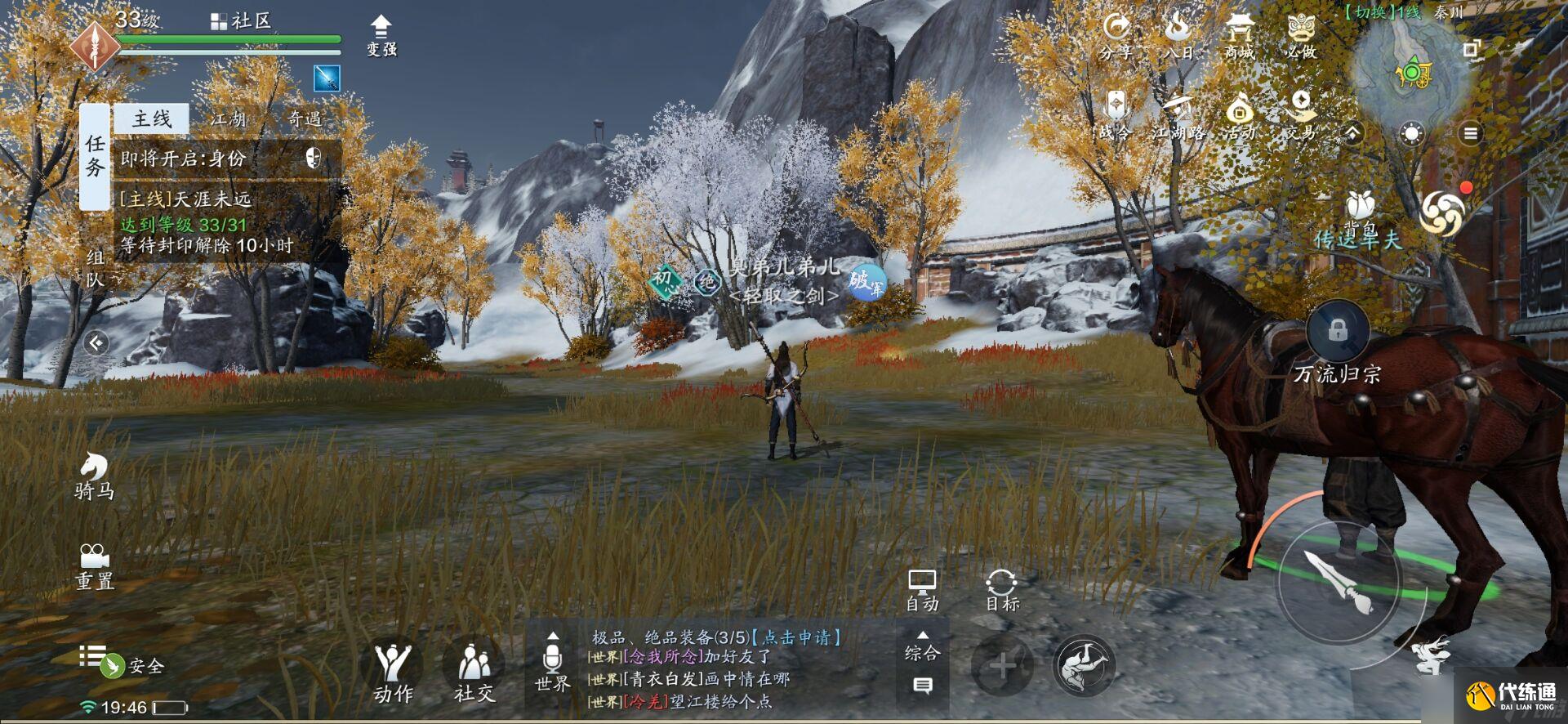The width and height of the screenshot is (1568, 724).
Task: Open the 商城 shop
Action: tap(1238, 34)
